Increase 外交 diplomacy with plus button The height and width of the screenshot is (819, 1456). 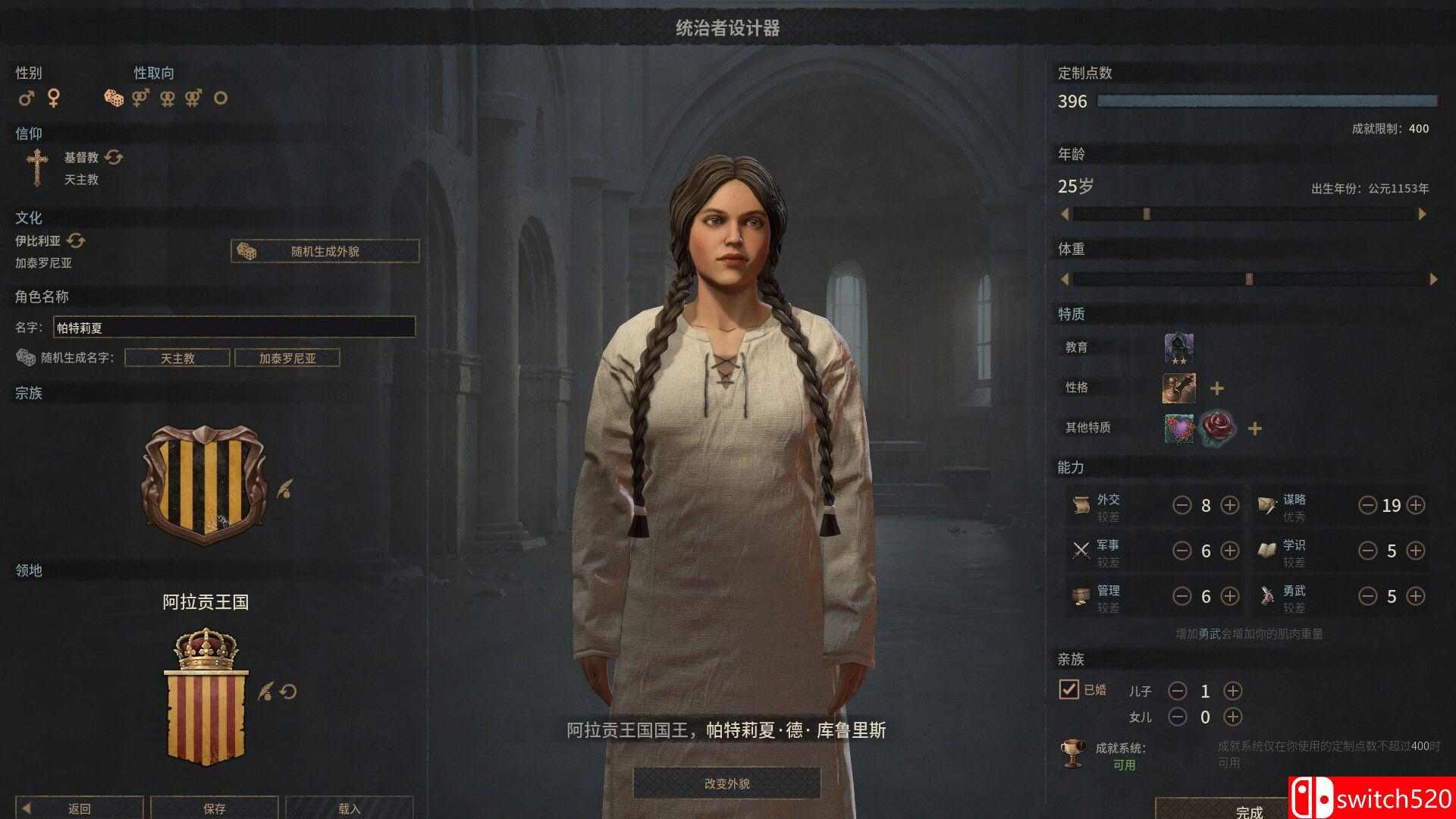click(1230, 505)
